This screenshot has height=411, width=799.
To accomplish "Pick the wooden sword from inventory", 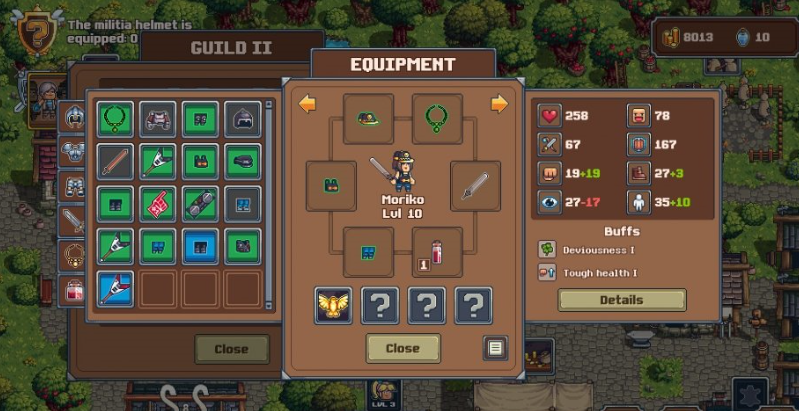I will click(x=115, y=161).
